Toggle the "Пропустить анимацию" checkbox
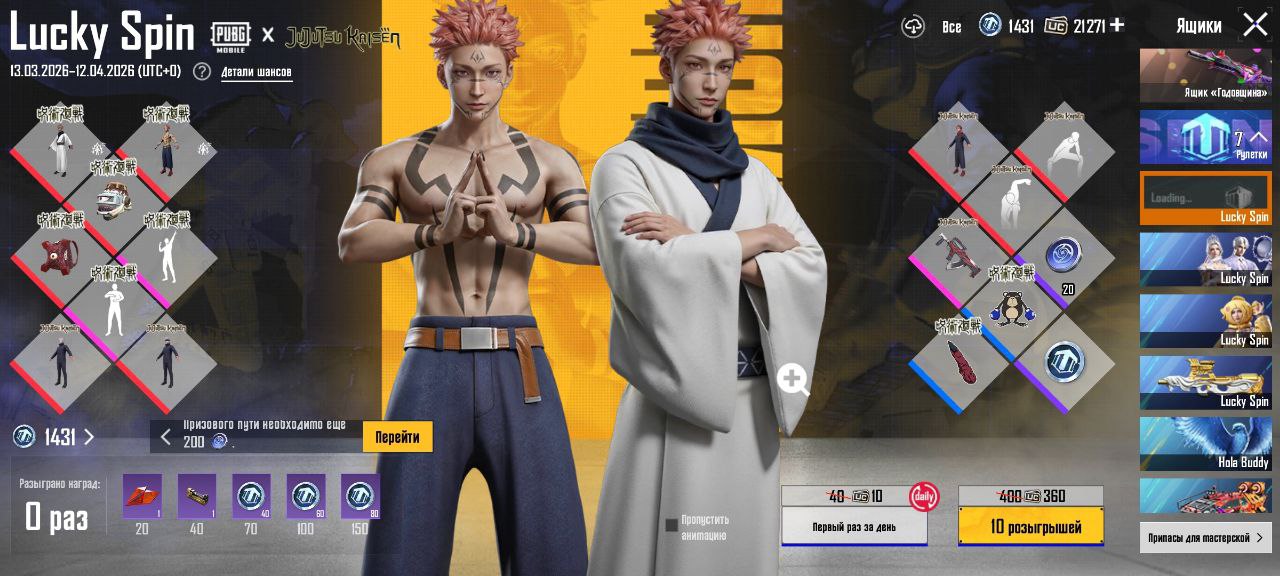Screen dimensions: 1280x576 (x=671, y=525)
